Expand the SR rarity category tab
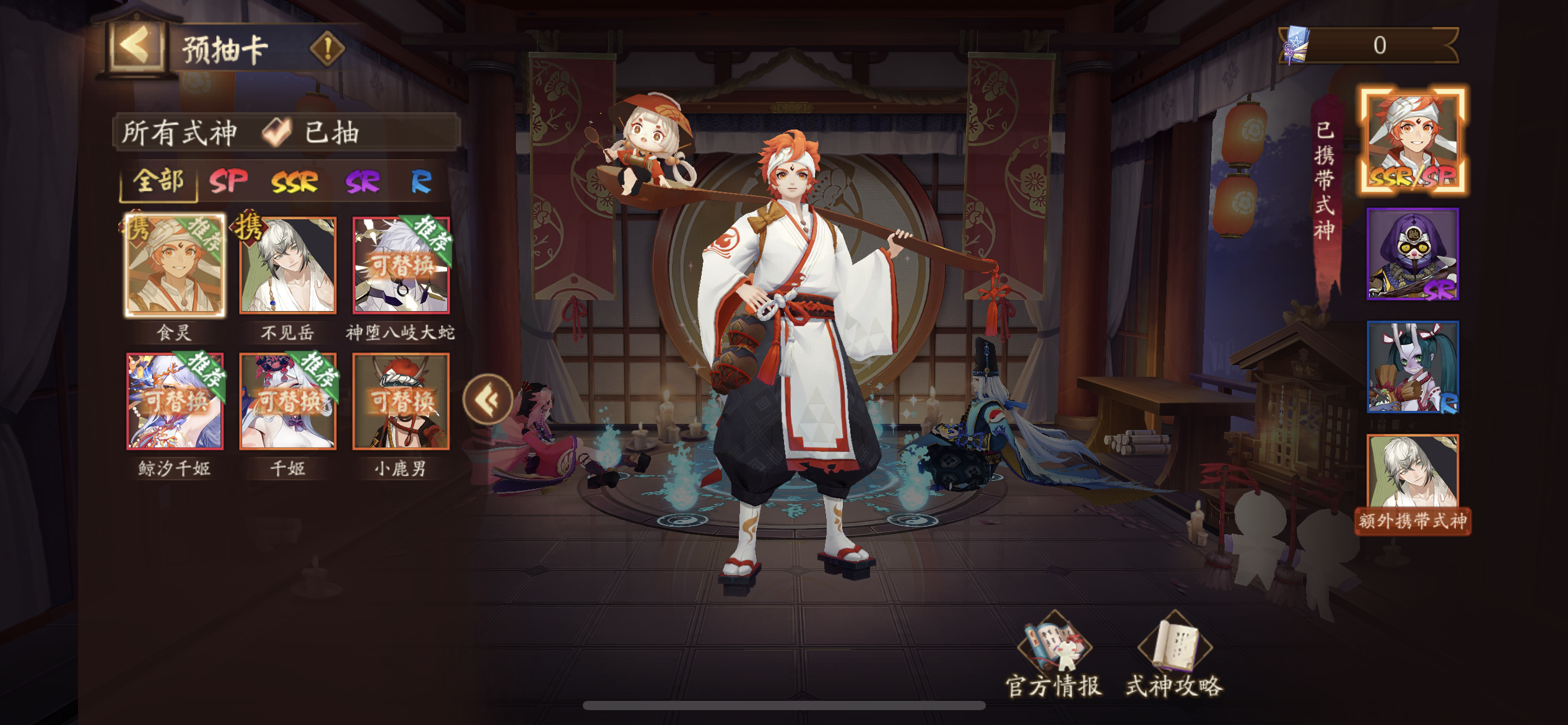This screenshot has width=1568, height=725. (363, 182)
